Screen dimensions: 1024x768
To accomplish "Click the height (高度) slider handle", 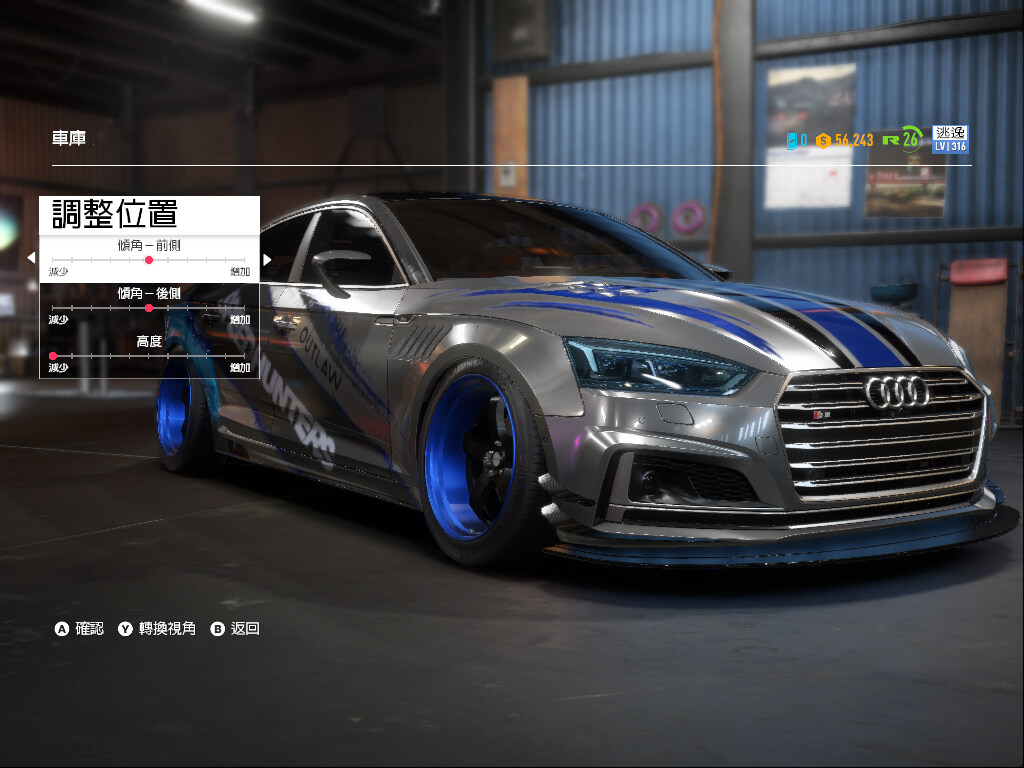I will coord(53,356).
